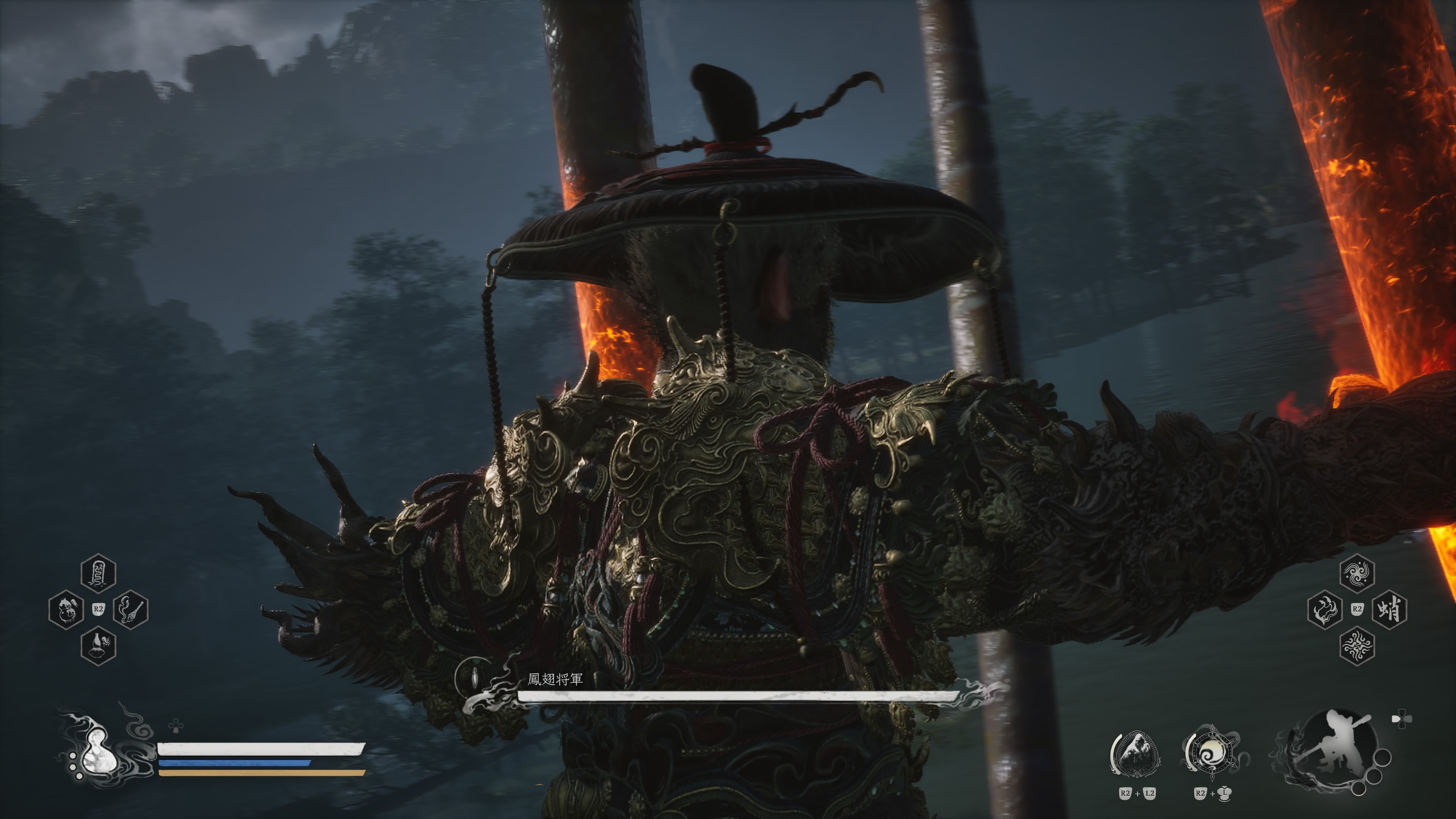Select the smoking brush item slot

point(130,609)
